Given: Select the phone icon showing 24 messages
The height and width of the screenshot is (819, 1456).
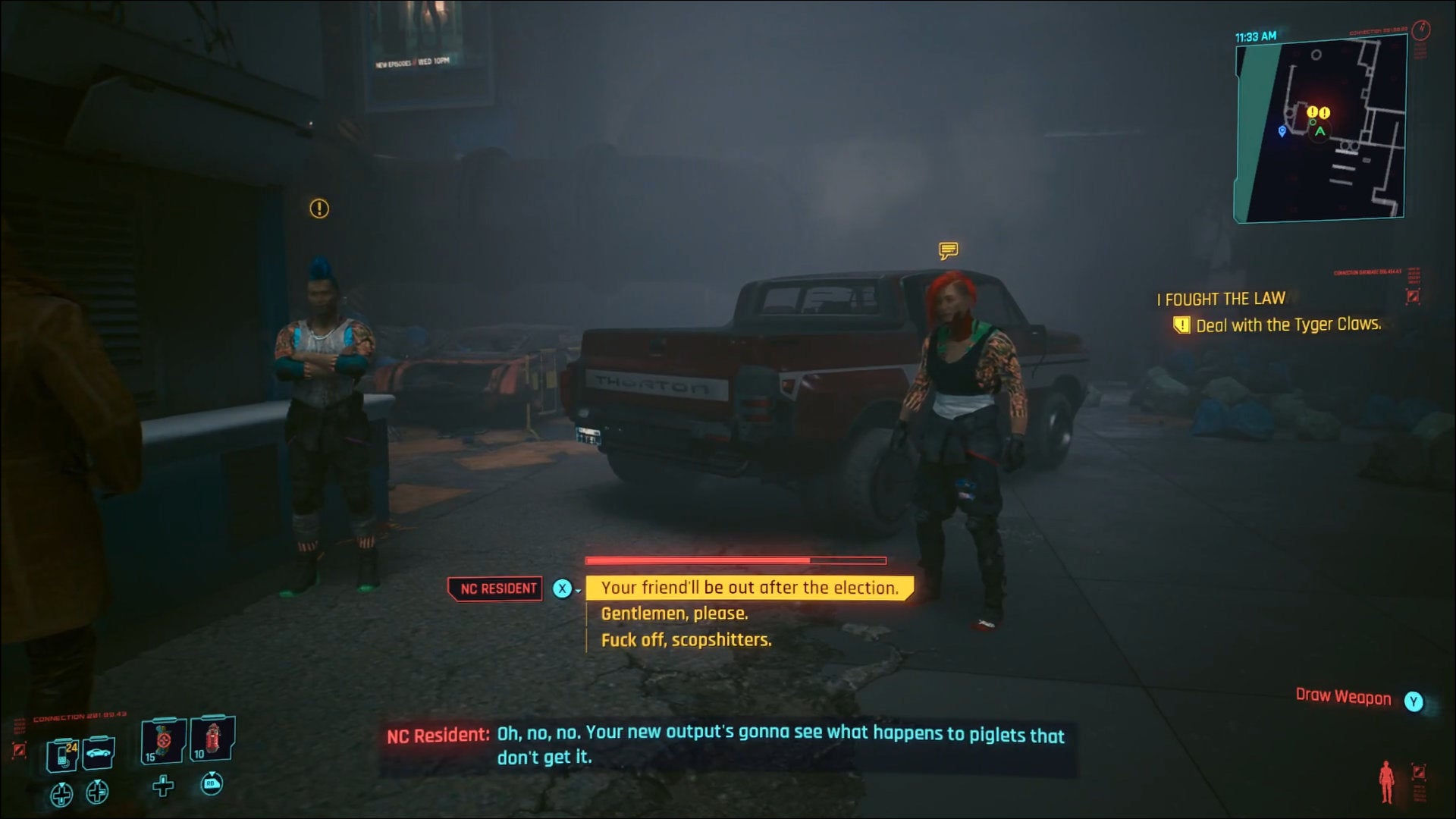Looking at the screenshot, I should pyautogui.click(x=61, y=755).
